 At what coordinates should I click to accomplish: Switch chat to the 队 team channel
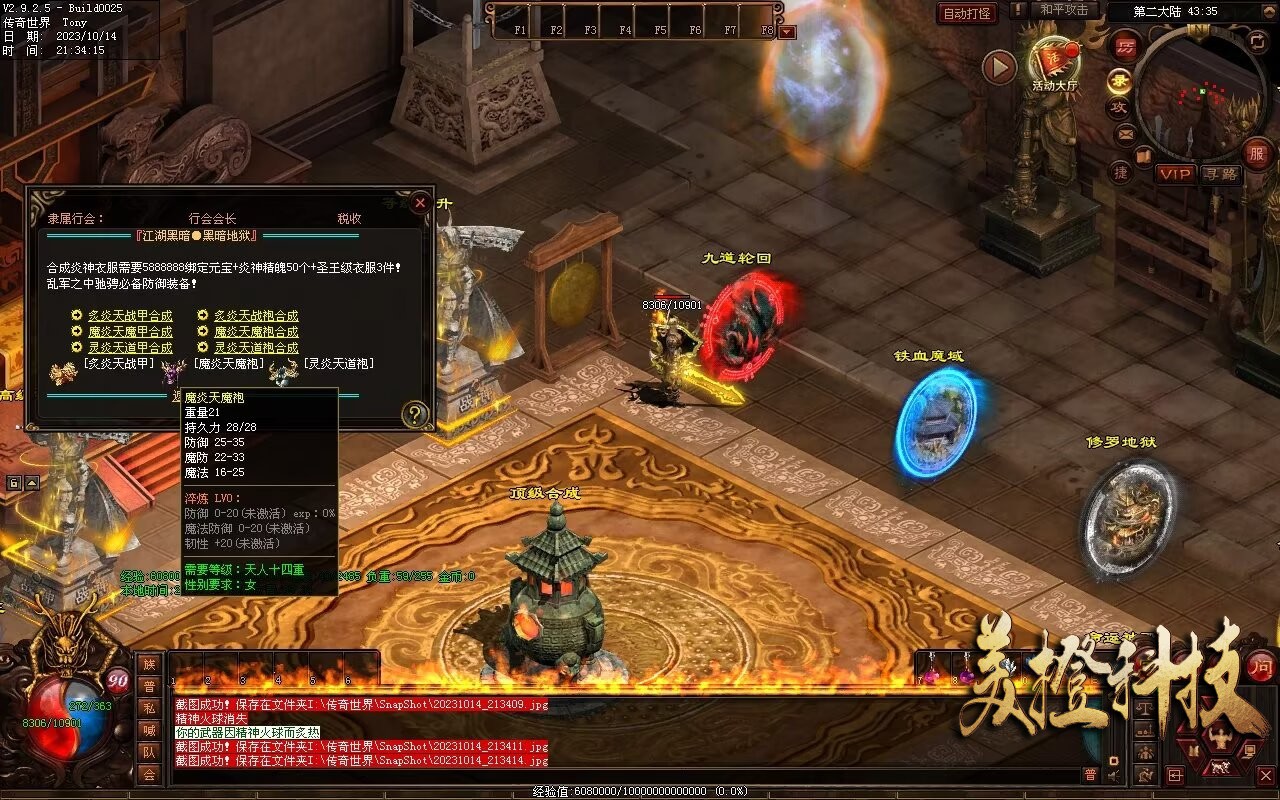(149, 752)
